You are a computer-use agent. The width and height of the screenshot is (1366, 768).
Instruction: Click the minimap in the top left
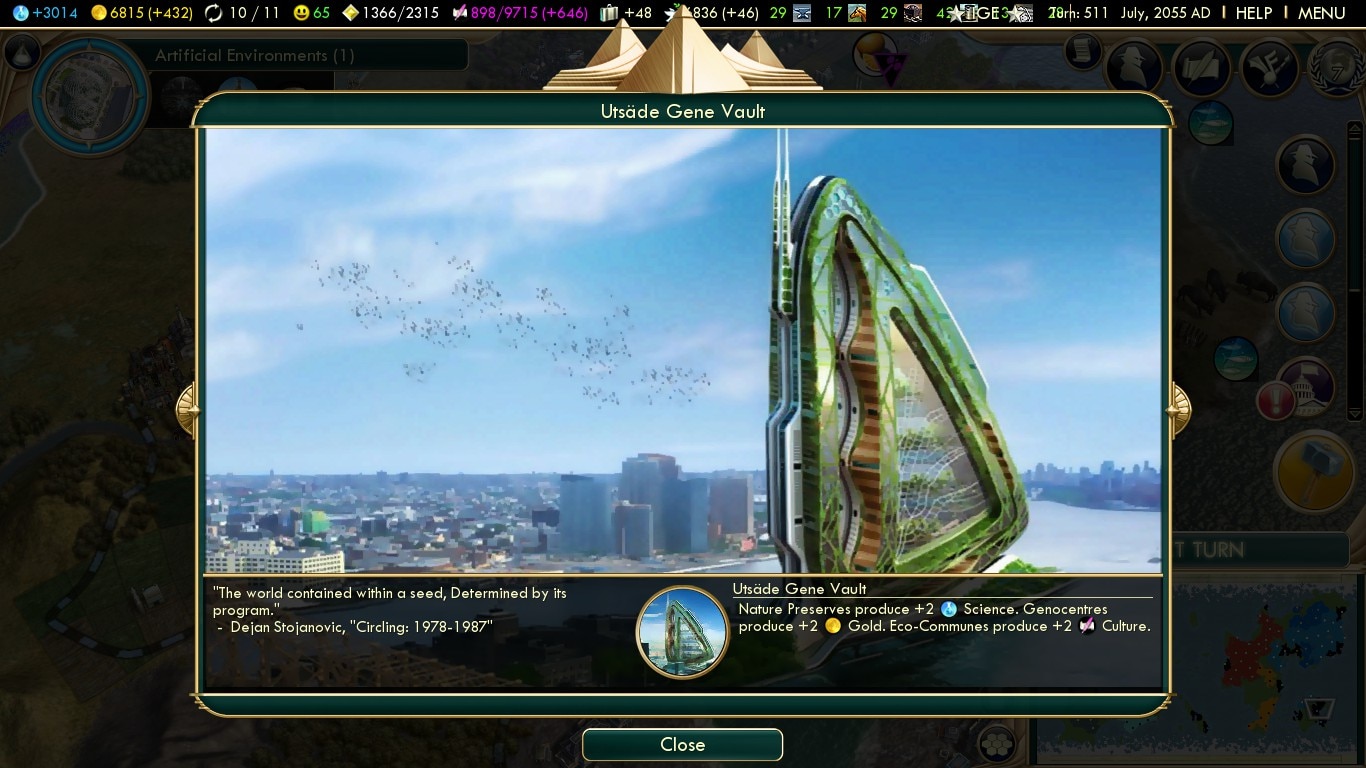click(90, 95)
